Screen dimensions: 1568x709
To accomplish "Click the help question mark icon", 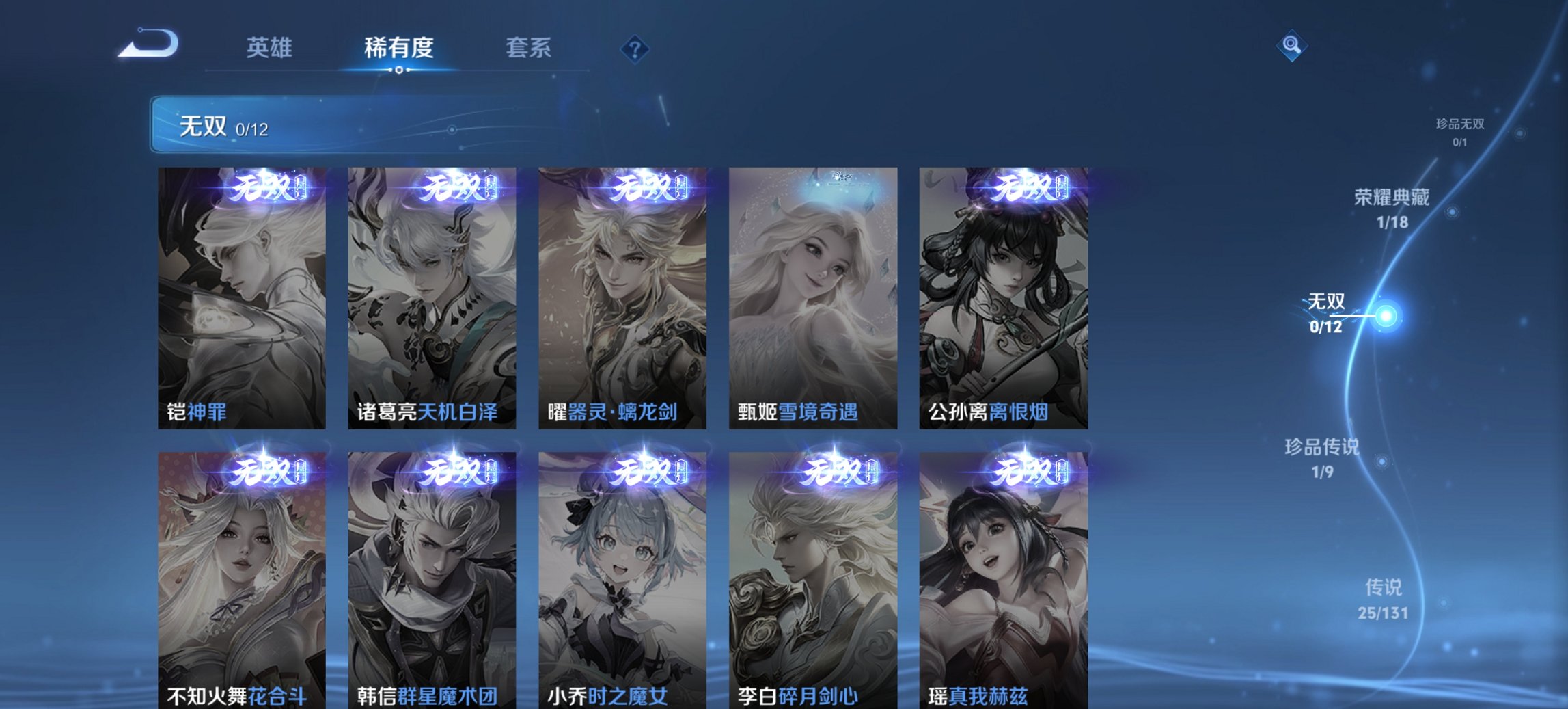I will (x=634, y=48).
